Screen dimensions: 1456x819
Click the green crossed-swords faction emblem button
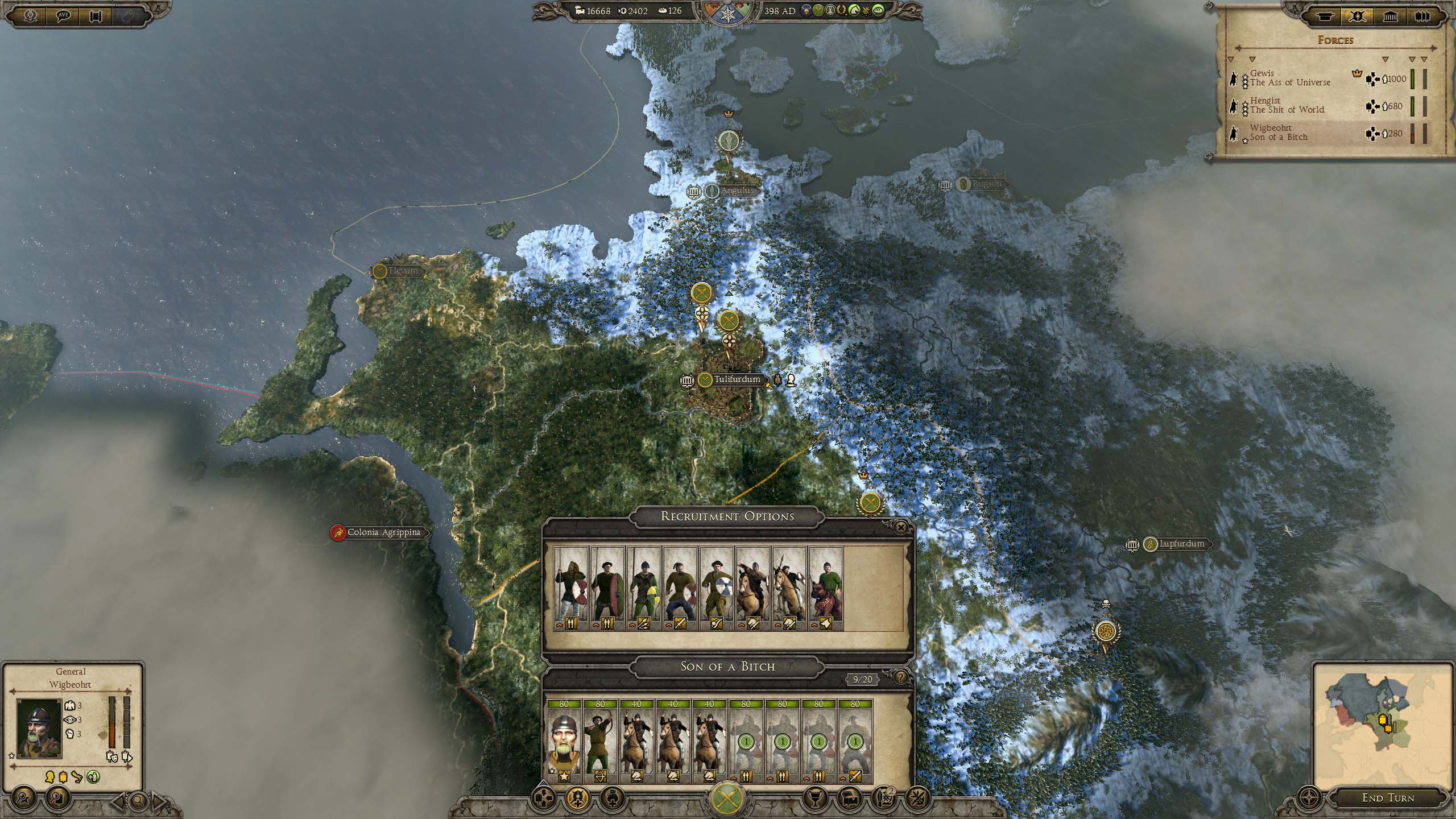[728, 799]
